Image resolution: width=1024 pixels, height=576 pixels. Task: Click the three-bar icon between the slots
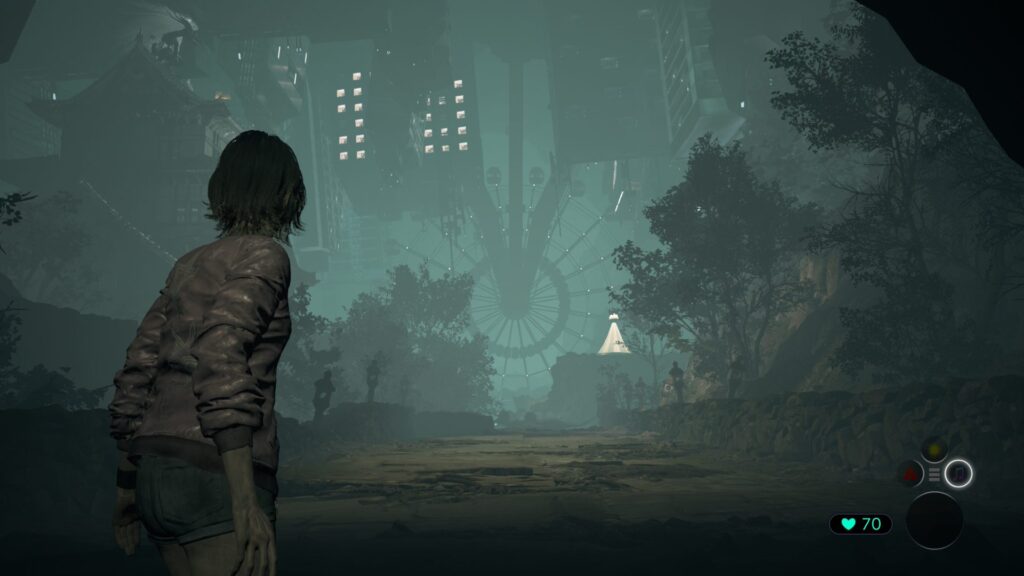935,474
